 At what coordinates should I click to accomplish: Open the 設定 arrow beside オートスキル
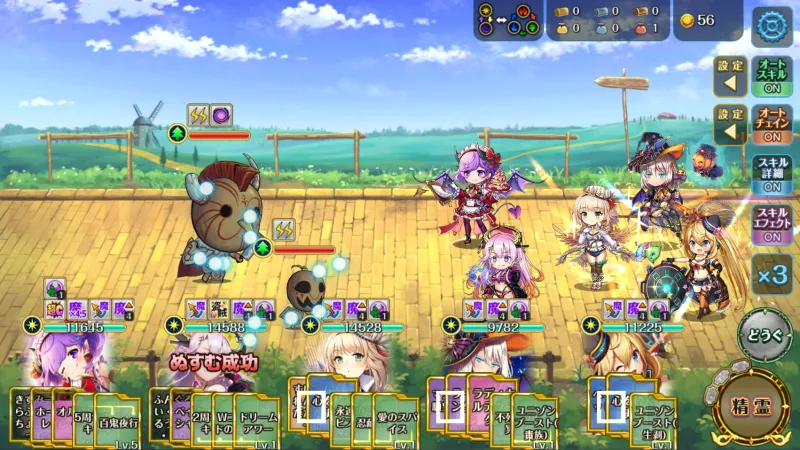coord(729,76)
